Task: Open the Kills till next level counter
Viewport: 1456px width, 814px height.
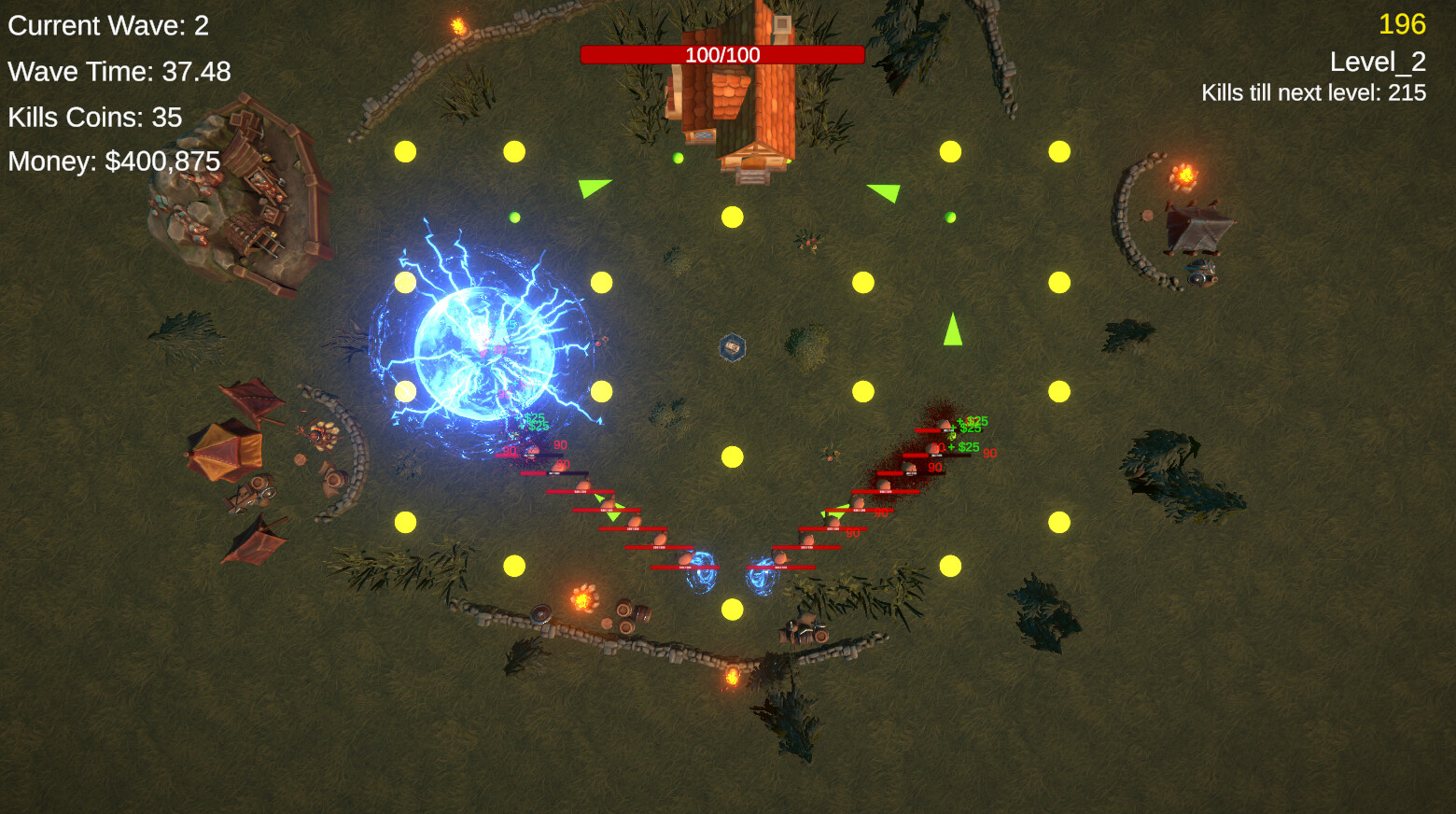Action: [1314, 92]
